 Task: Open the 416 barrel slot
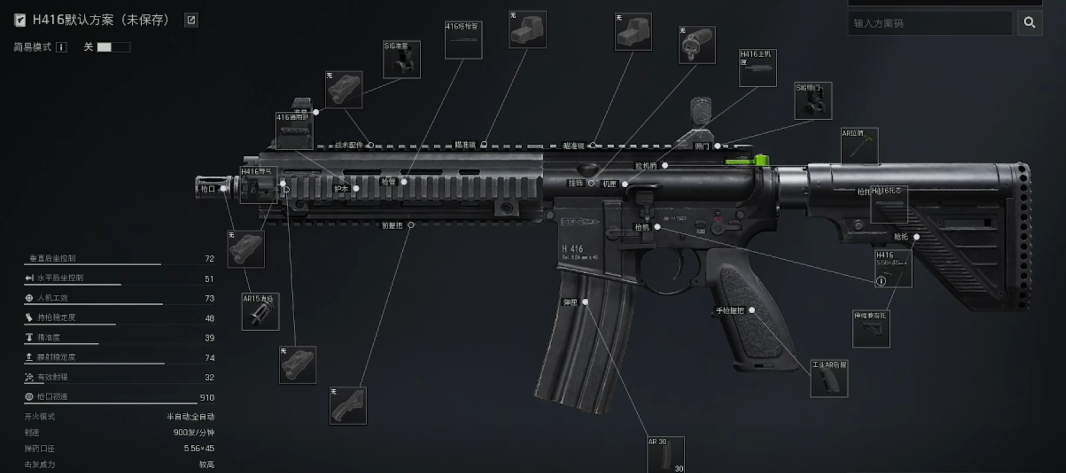point(463,40)
